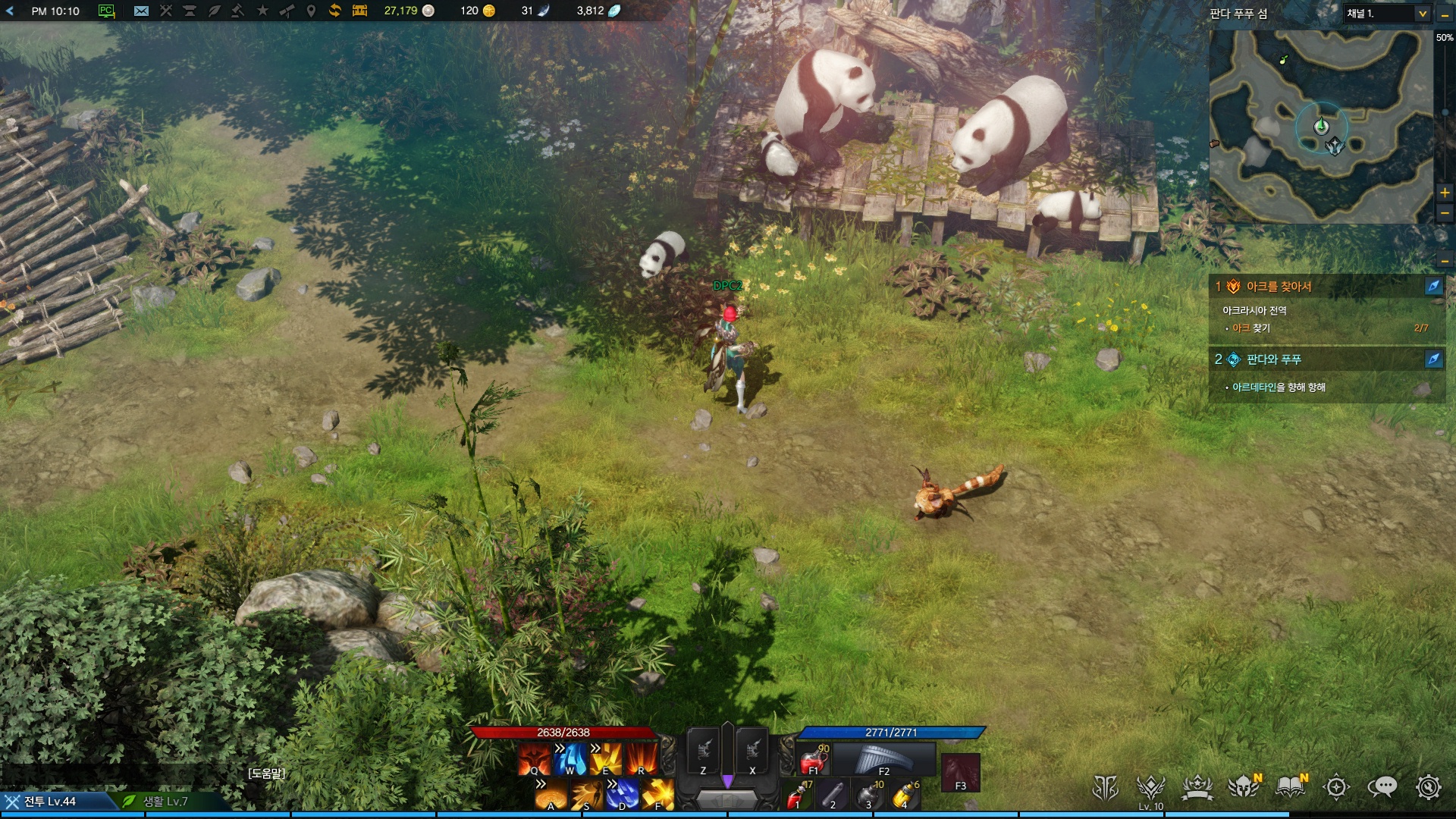This screenshot has height=819, width=1456.
Task: Open the mail envelope icon
Action: 141,11
